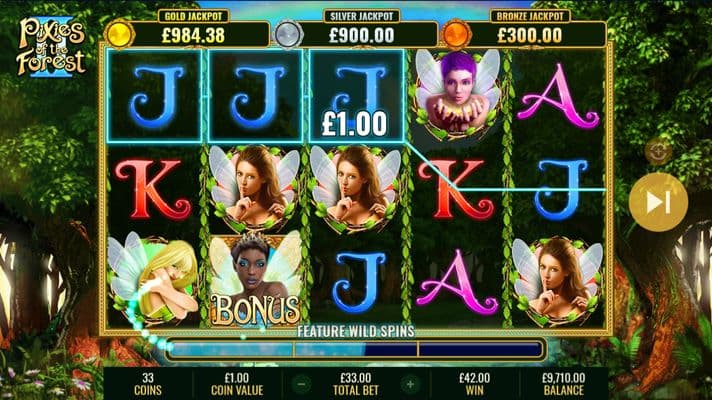Skip the spin with the gold button
Viewport: 712px width, 400px height.
[658, 202]
